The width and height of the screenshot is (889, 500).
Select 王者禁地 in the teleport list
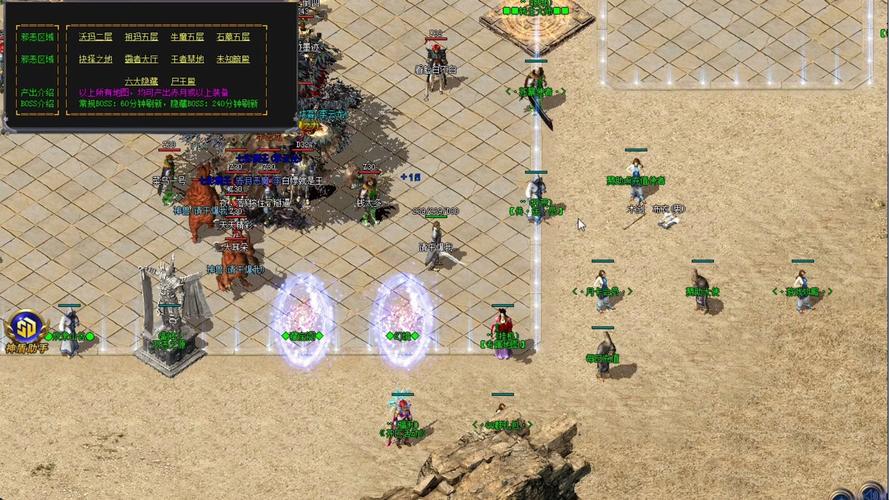pyautogui.click(x=187, y=59)
